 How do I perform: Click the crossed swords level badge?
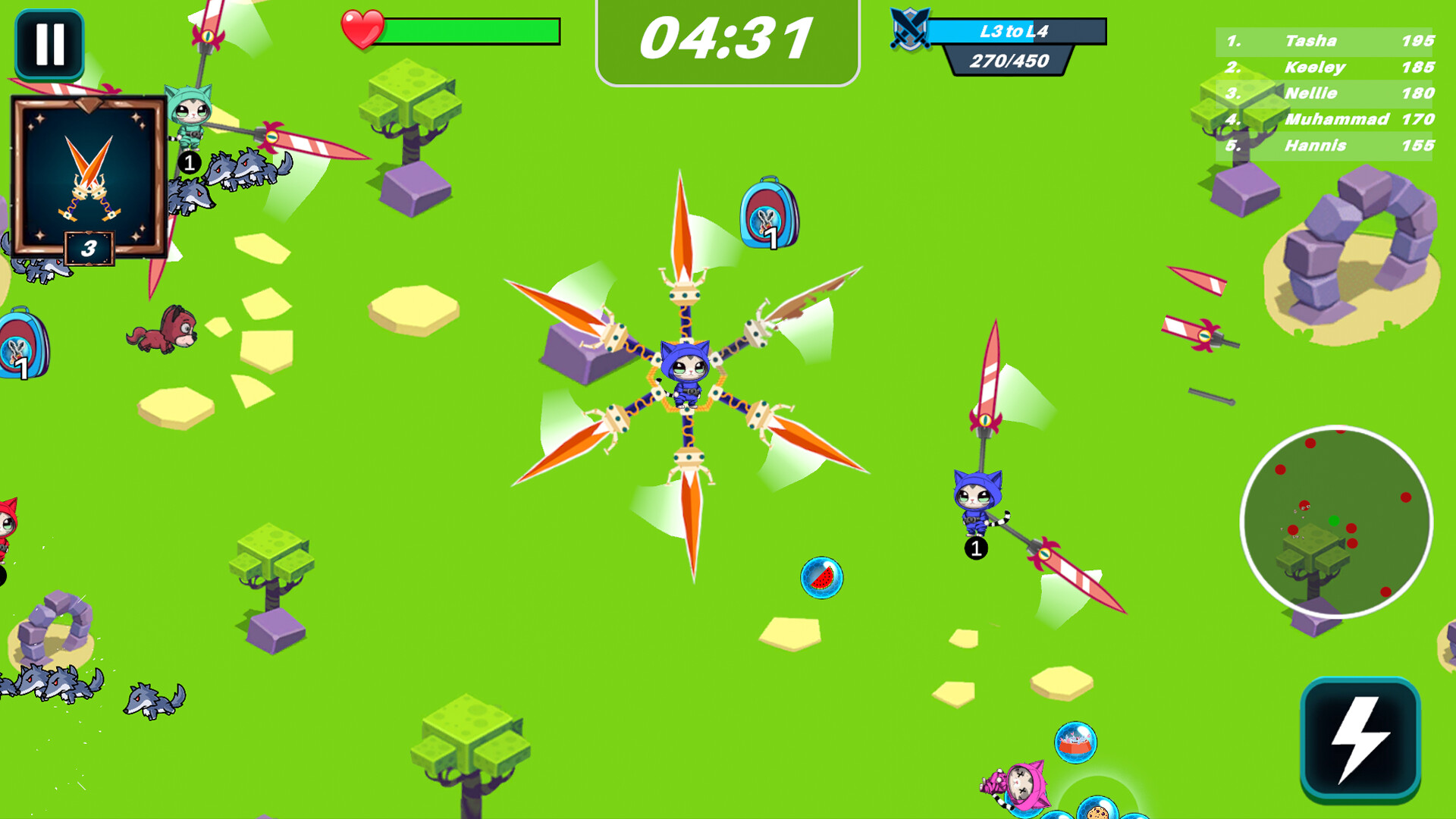click(x=912, y=32)
